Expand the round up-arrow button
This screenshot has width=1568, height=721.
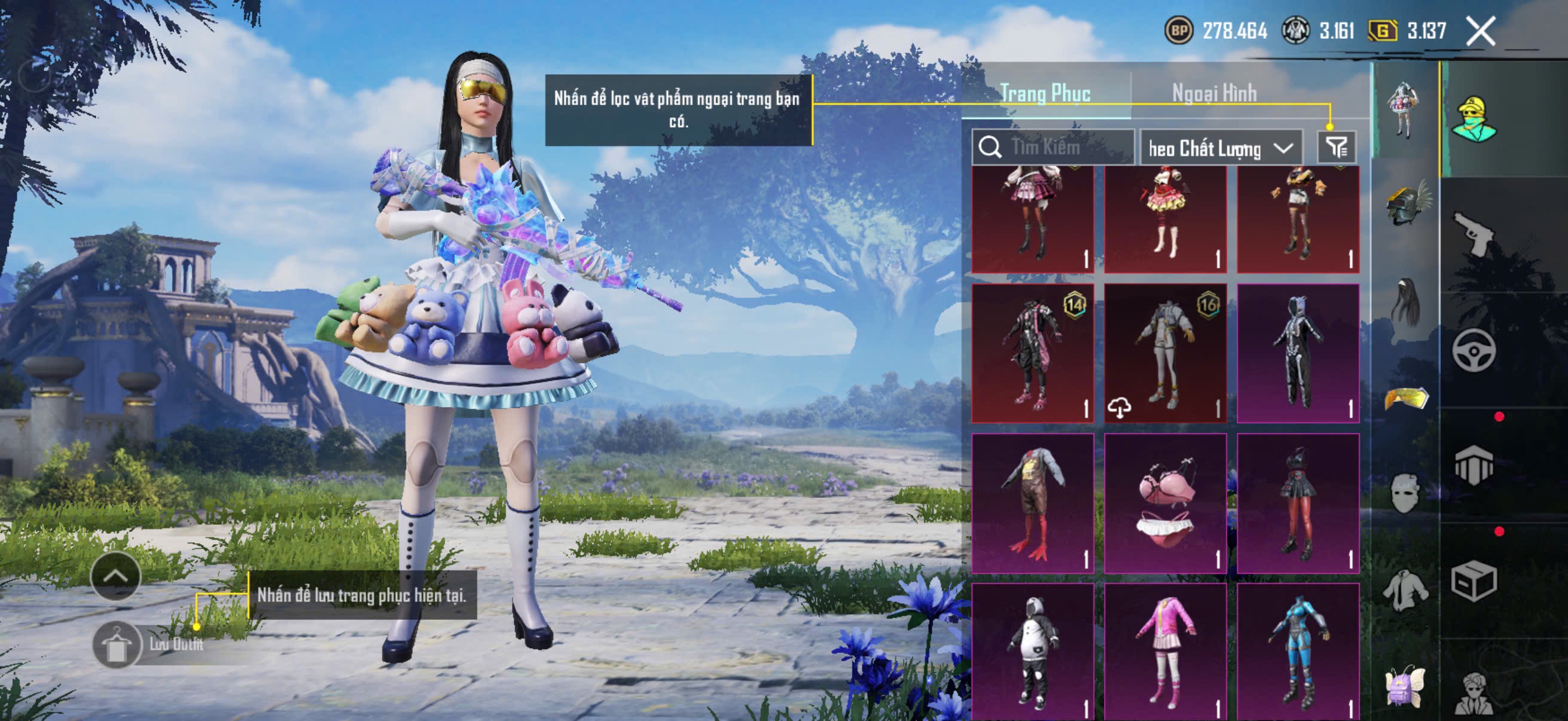click(x=115, y=576)
